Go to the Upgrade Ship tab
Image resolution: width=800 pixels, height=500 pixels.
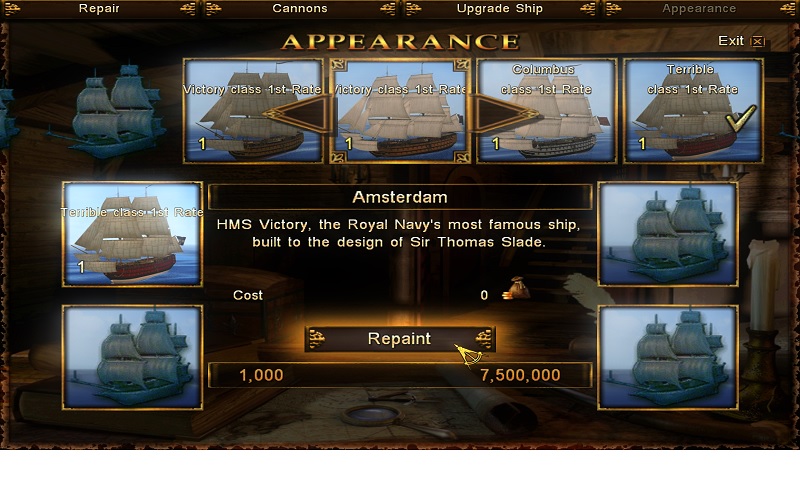click(x=499, y=9)
